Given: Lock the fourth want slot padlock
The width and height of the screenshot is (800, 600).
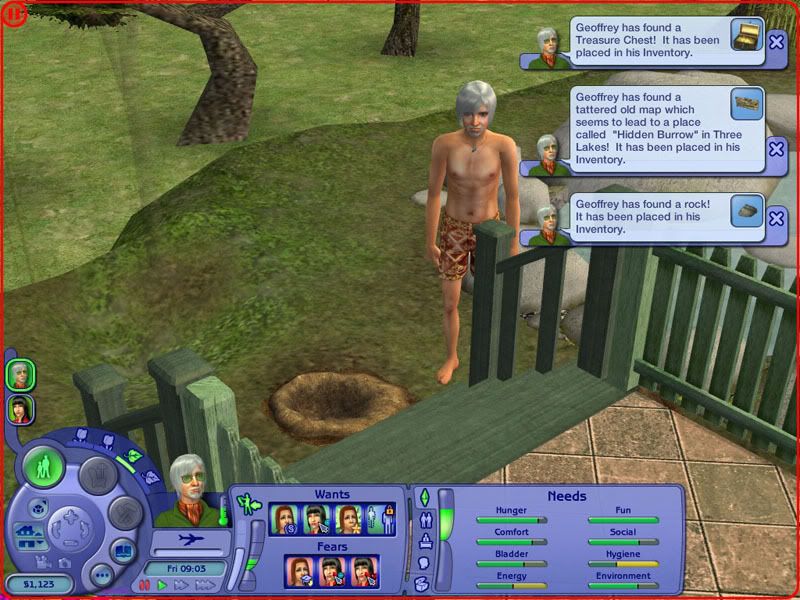Looking at the screenshot, I should pos(391,510).
